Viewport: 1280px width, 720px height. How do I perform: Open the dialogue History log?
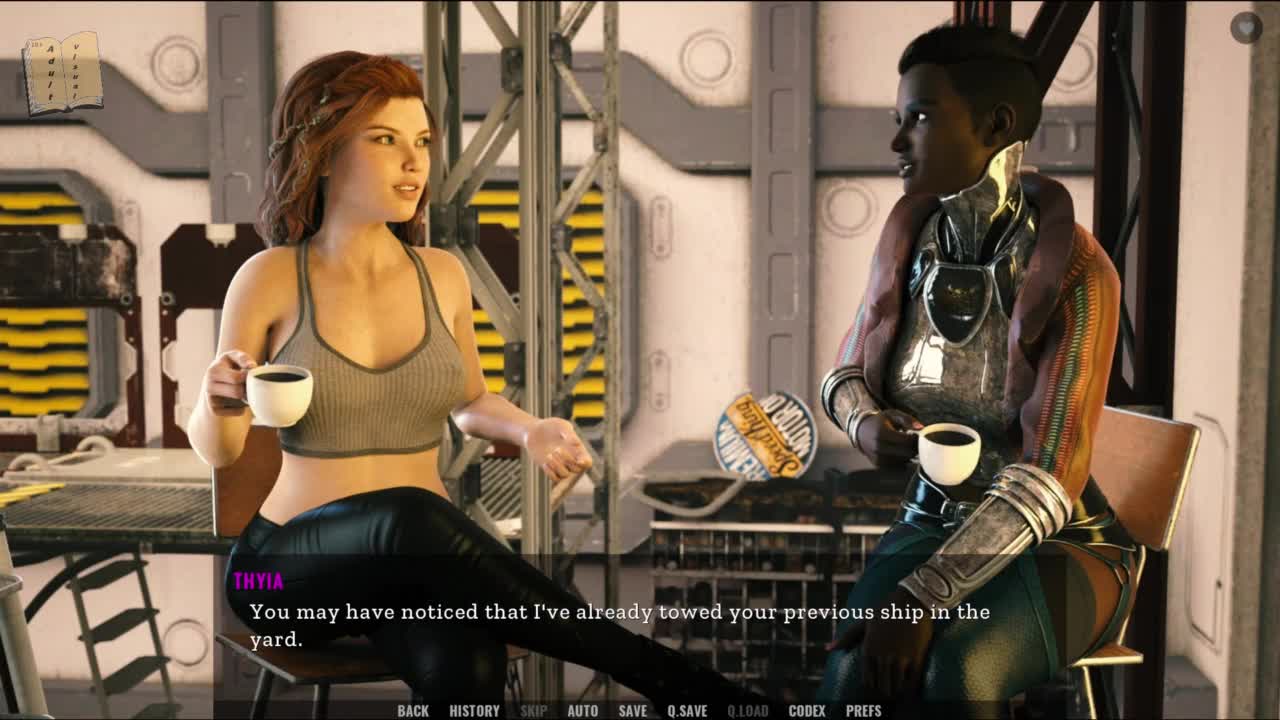[474, 711]
